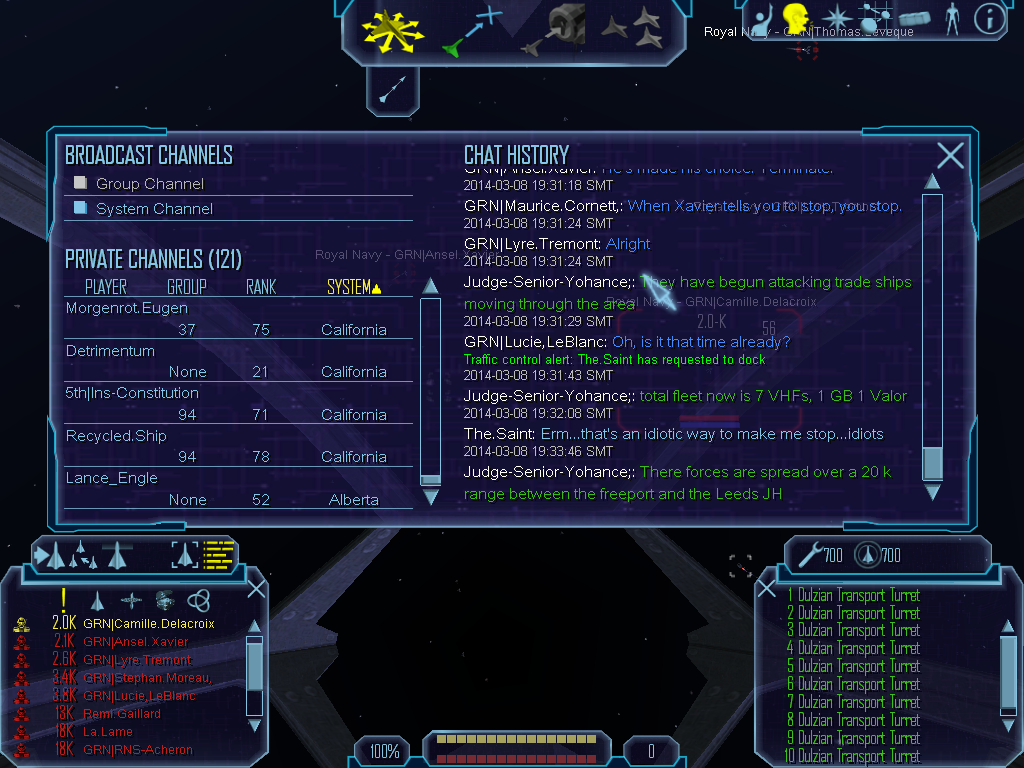Select the Dock maneuver icon
The width and height of the screenshot is (1024, 768).
553,30
